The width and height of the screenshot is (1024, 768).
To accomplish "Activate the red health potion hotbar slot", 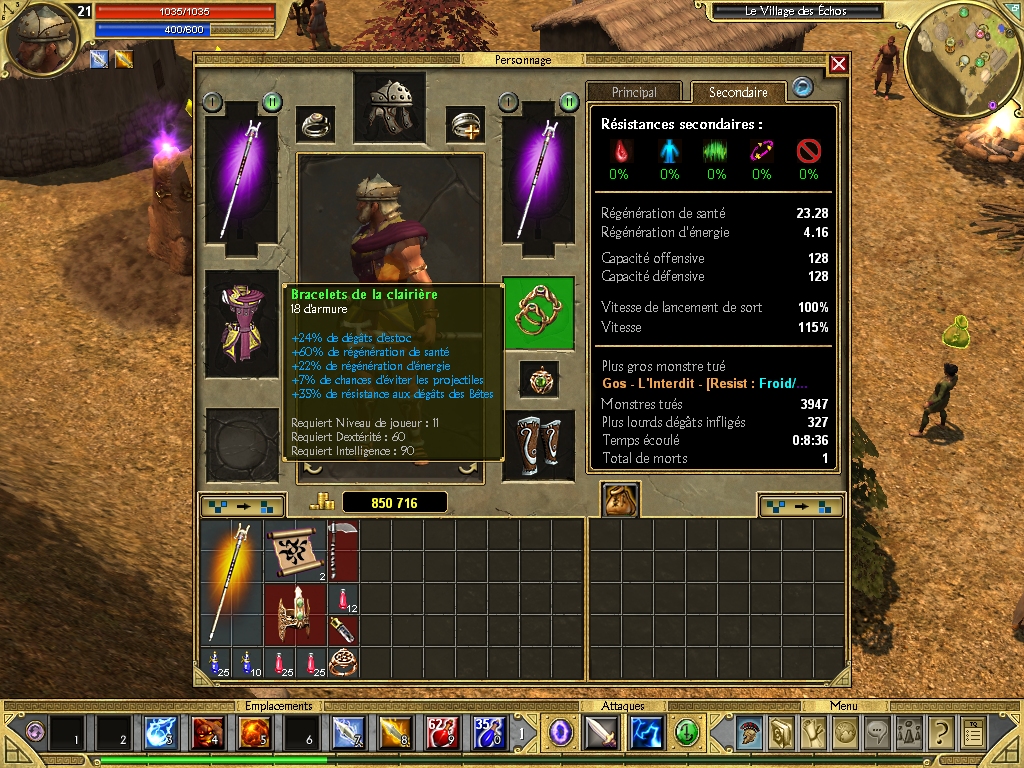I will [441, 733].
